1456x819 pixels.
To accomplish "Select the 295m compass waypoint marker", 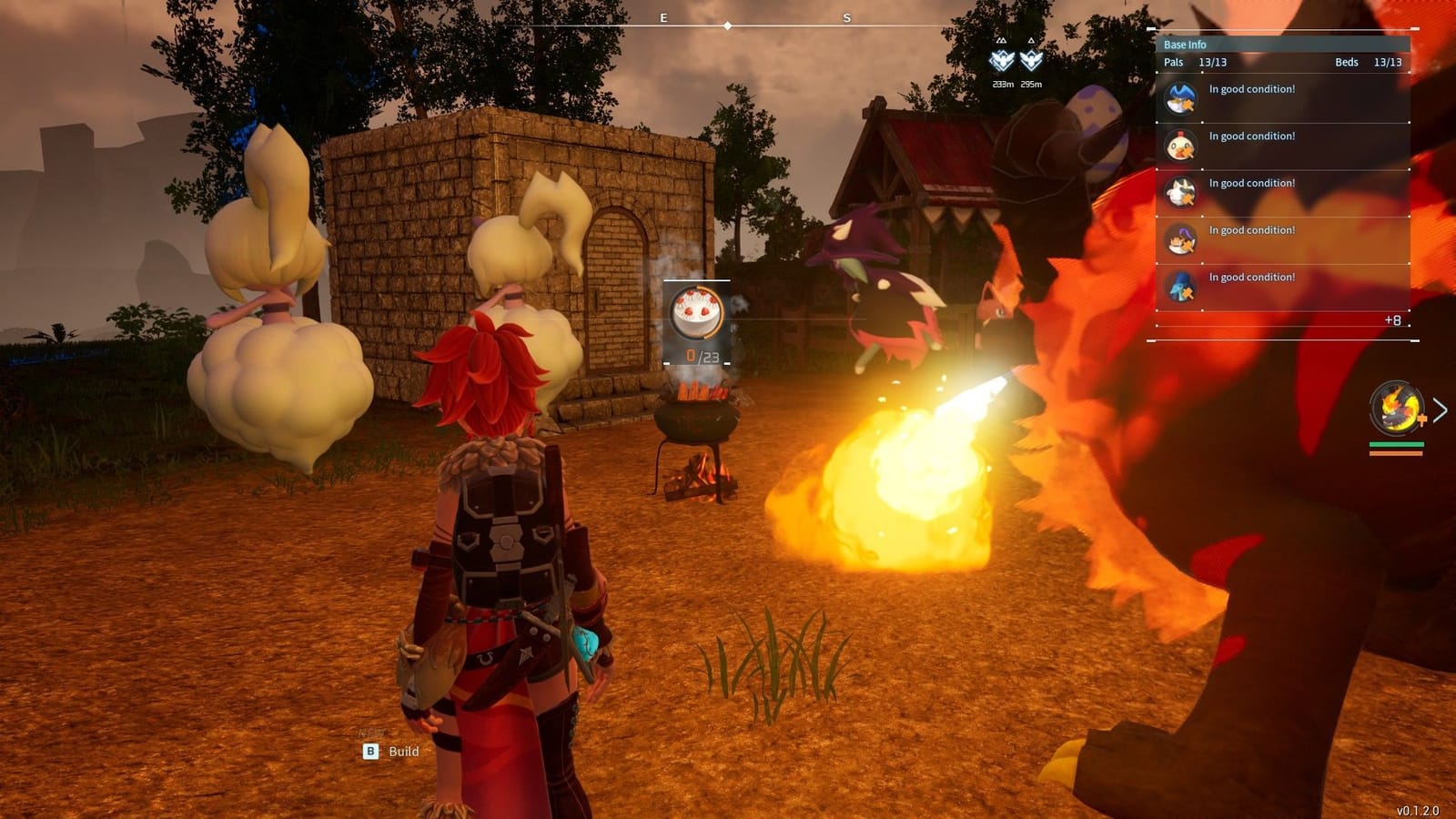I will (x=1031, y=61).
